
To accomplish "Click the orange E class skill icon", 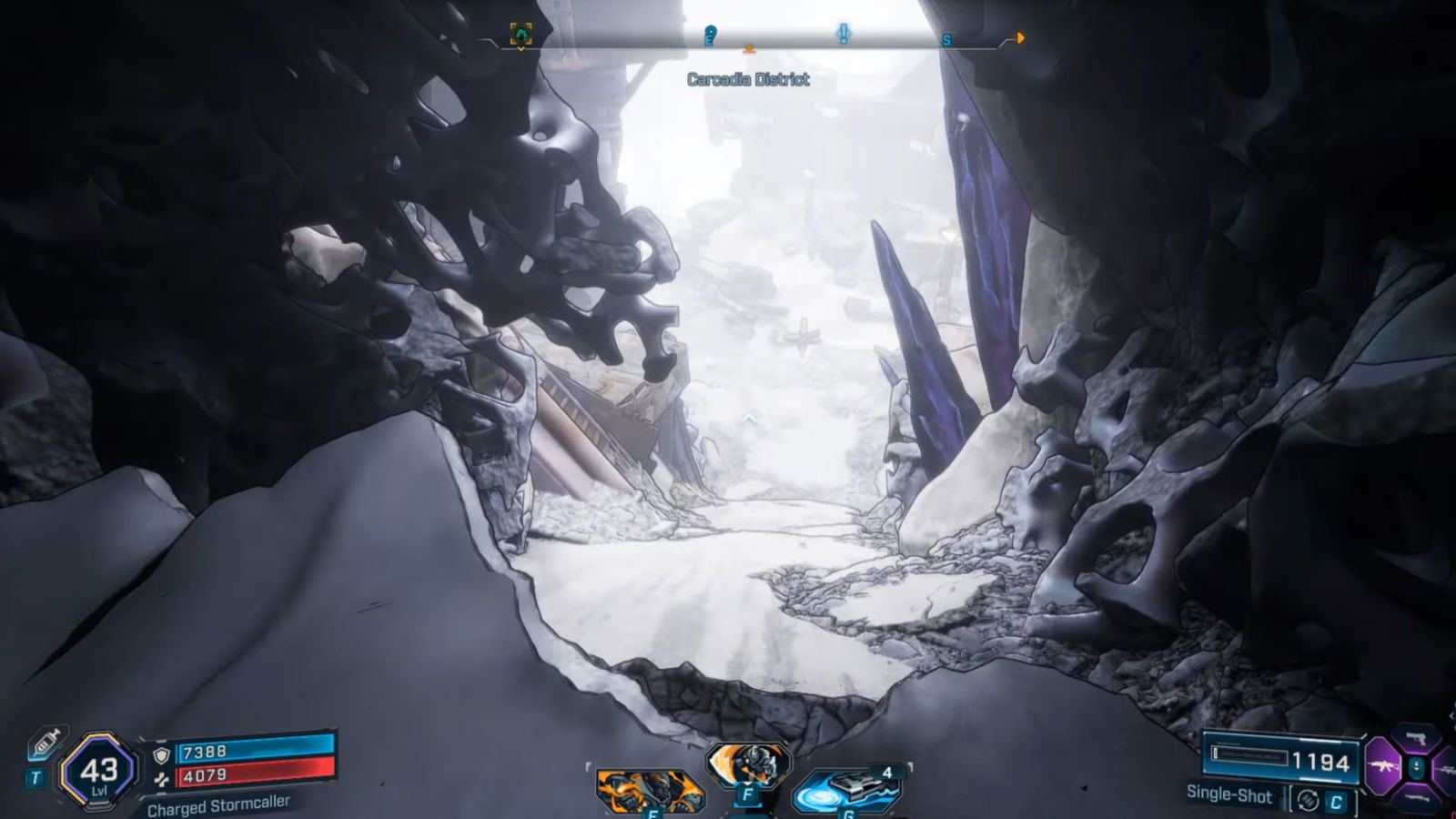I will (x=651, y=788).
